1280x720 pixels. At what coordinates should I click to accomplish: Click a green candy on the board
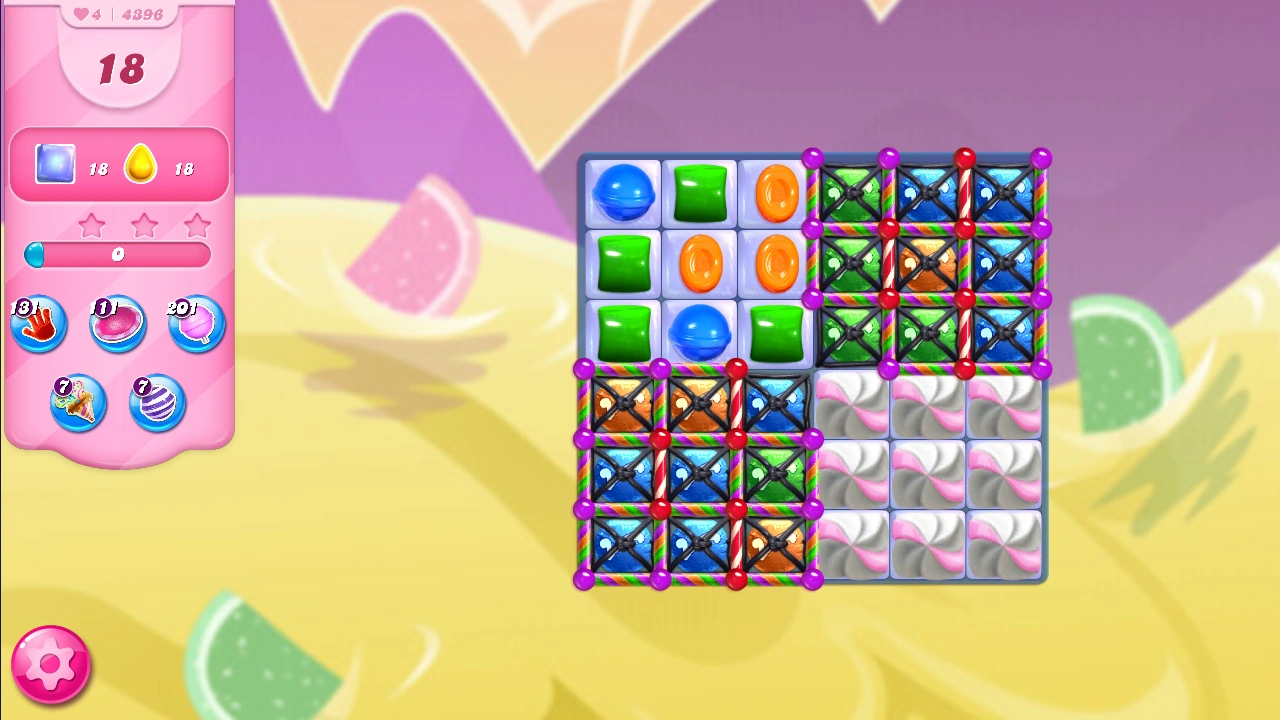point(698,192)
